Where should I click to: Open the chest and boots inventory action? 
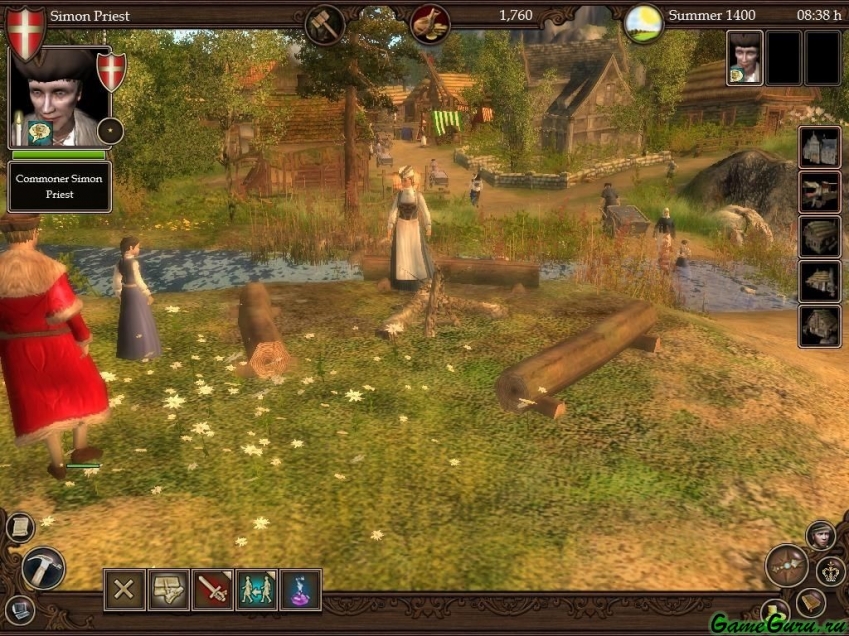pyautogui.click(x=169, y=589)
